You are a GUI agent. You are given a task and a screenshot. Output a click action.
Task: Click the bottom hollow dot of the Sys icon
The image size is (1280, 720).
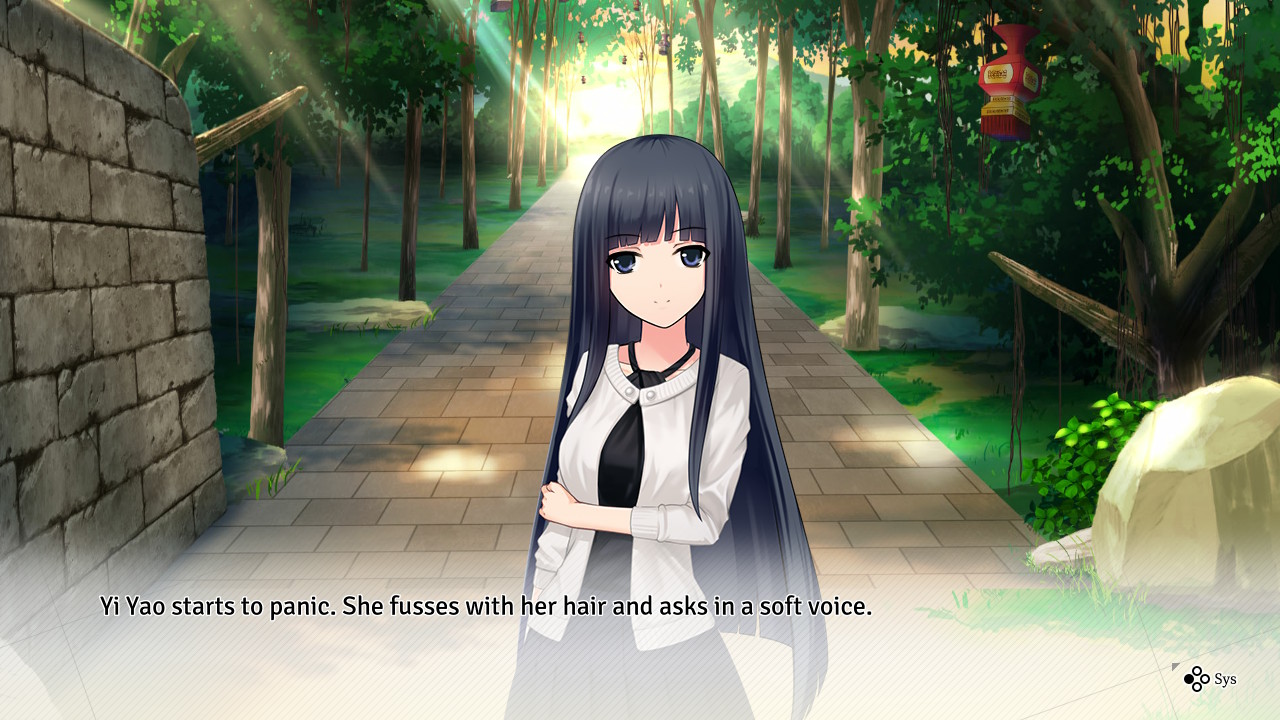tap(1197, 687)
